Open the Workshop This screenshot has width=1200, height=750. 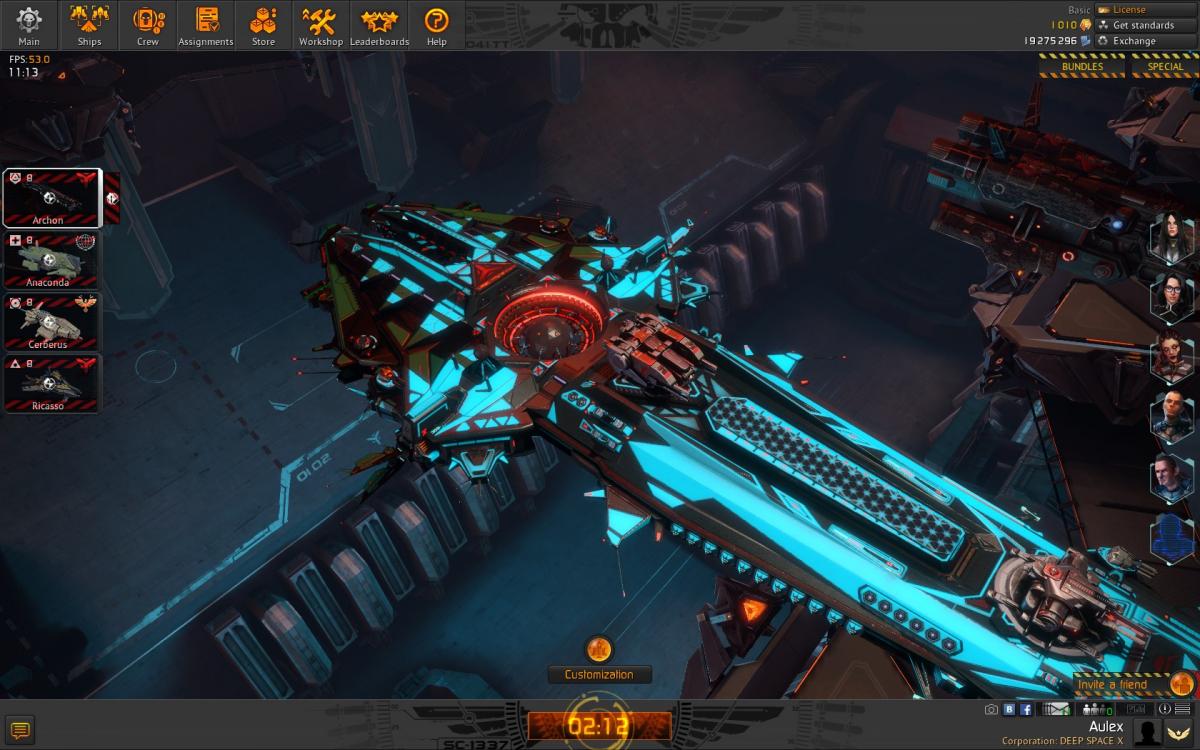320,25
